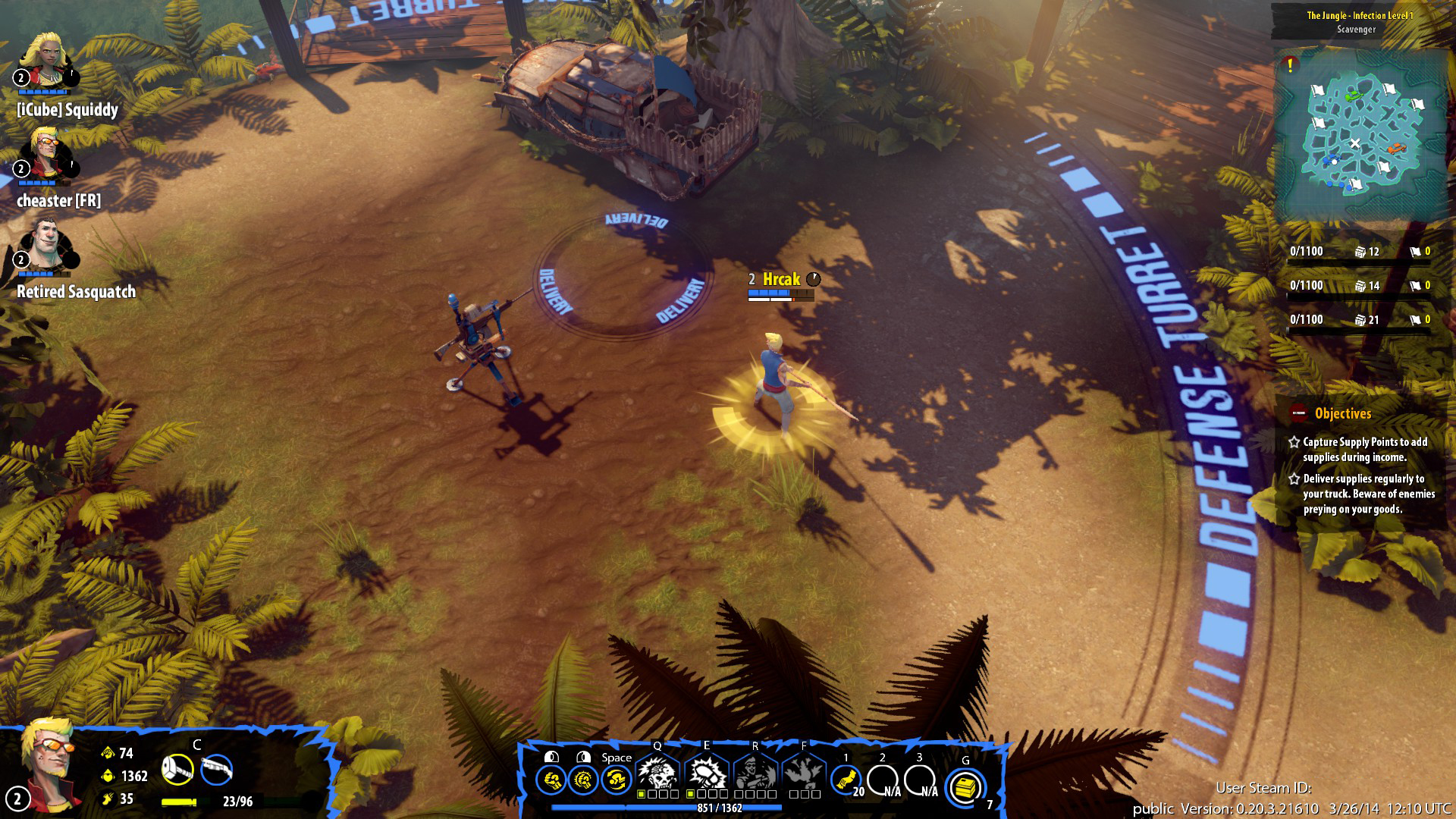Activate the zombie skull Q ability

(657, 773)
